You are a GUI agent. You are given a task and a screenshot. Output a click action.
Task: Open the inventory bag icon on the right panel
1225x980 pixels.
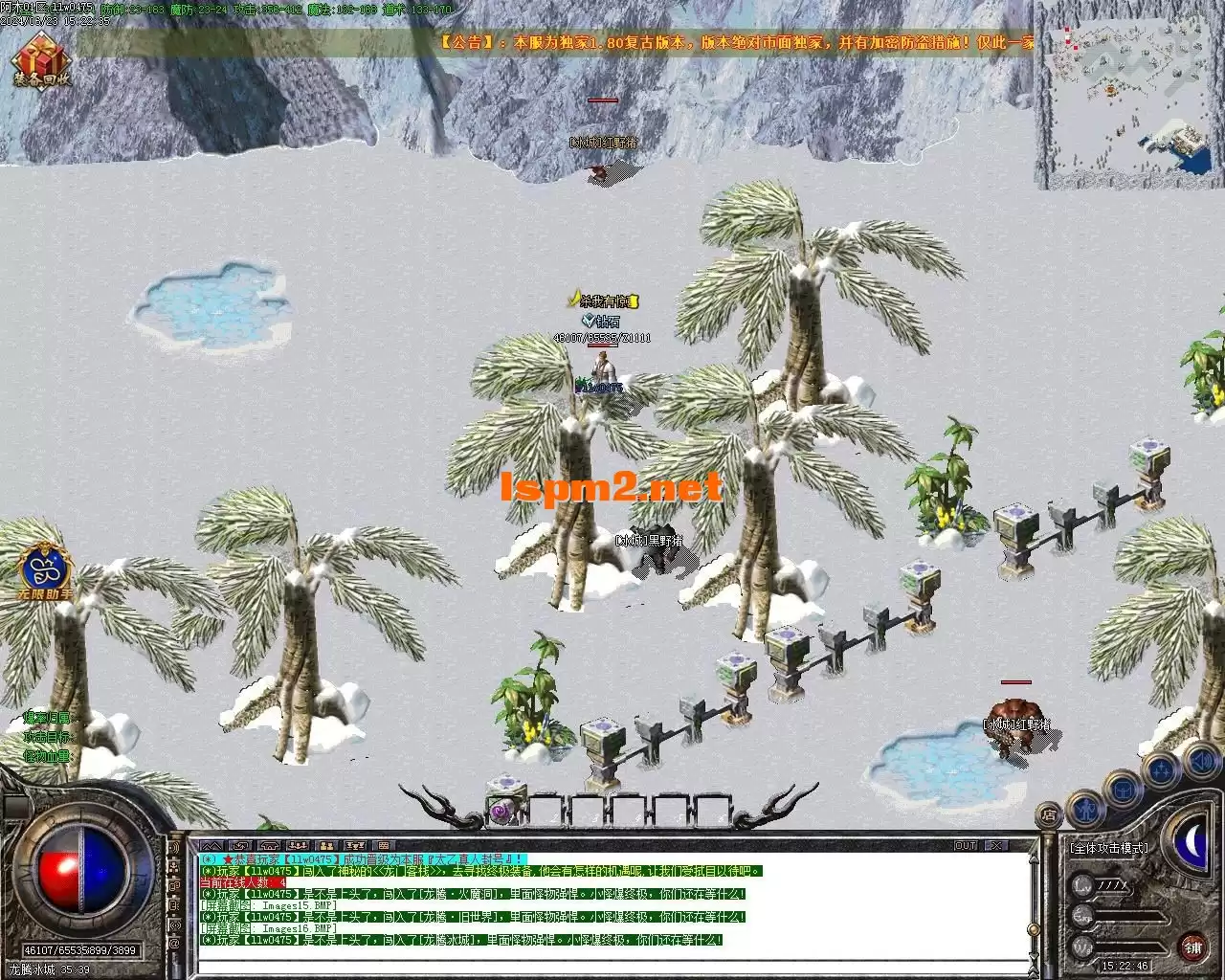tap(1123, 789)
